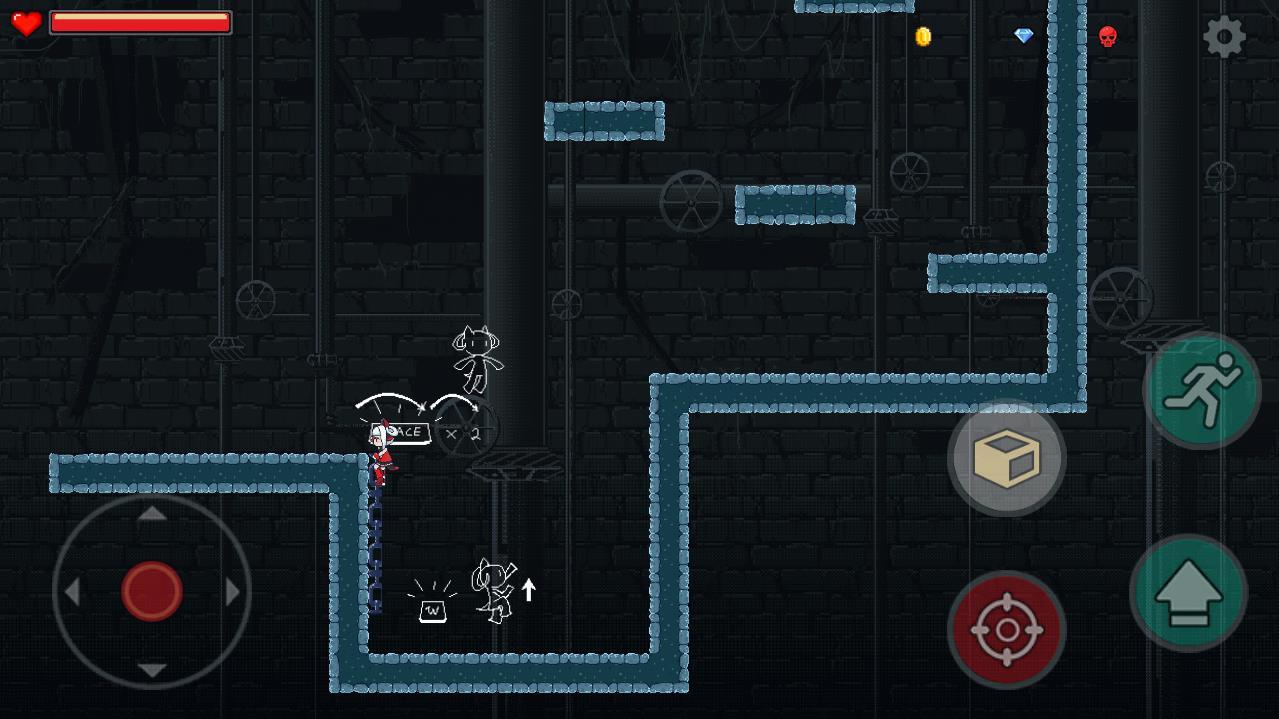Tap the joystick's down arrow
Image resolution: width=1279 pixels, height=719 pixels.
point(152,670)
